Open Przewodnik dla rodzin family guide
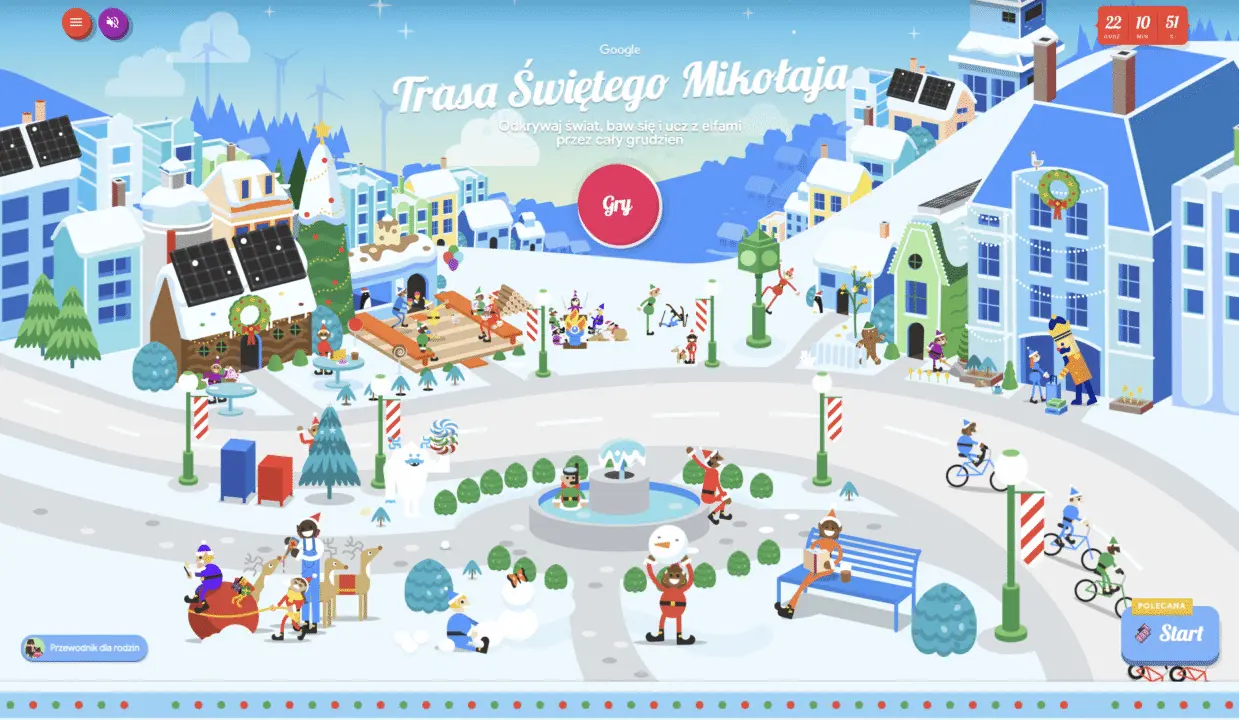Image resolution: width=1239 pixels, height=720 pixels. click(x=85, y=648)
